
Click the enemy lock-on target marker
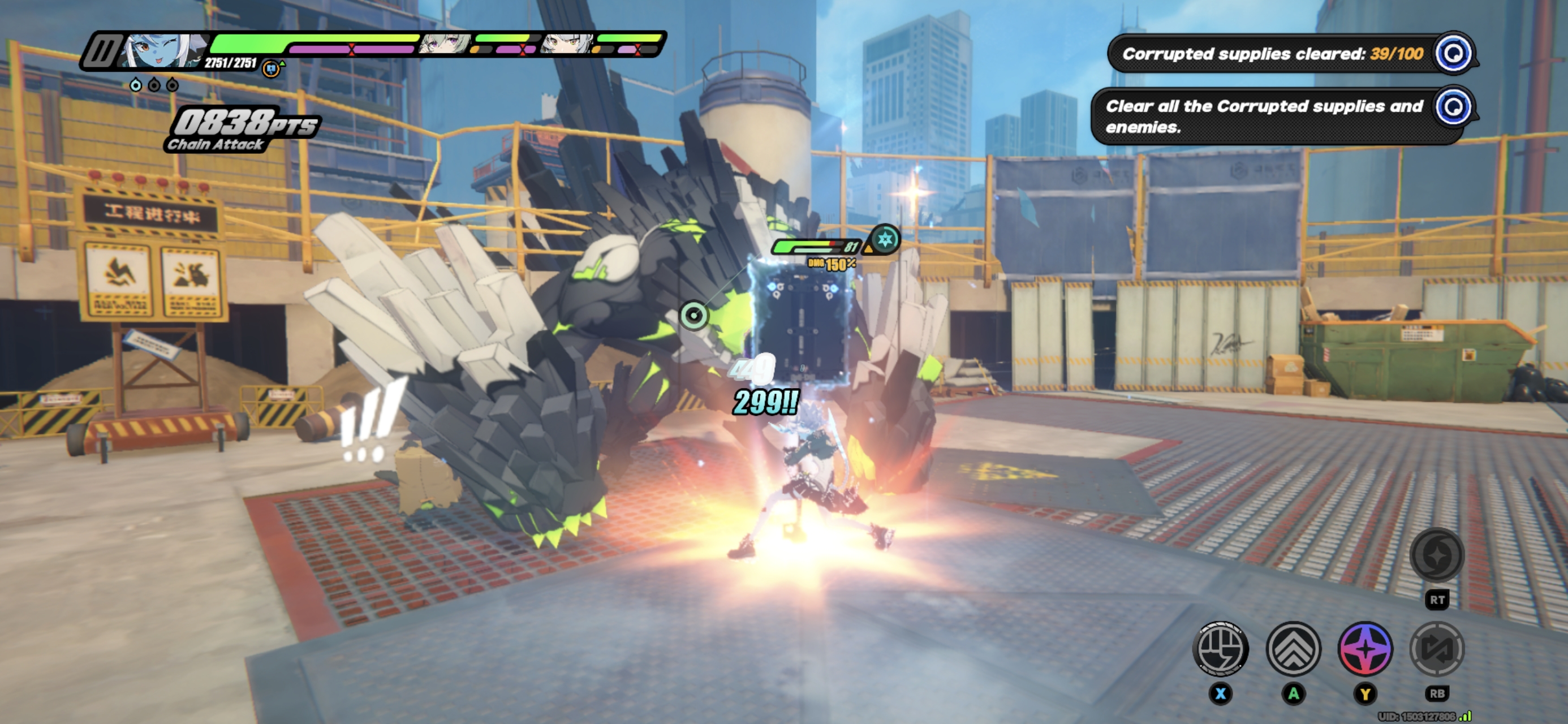[693, 316]
